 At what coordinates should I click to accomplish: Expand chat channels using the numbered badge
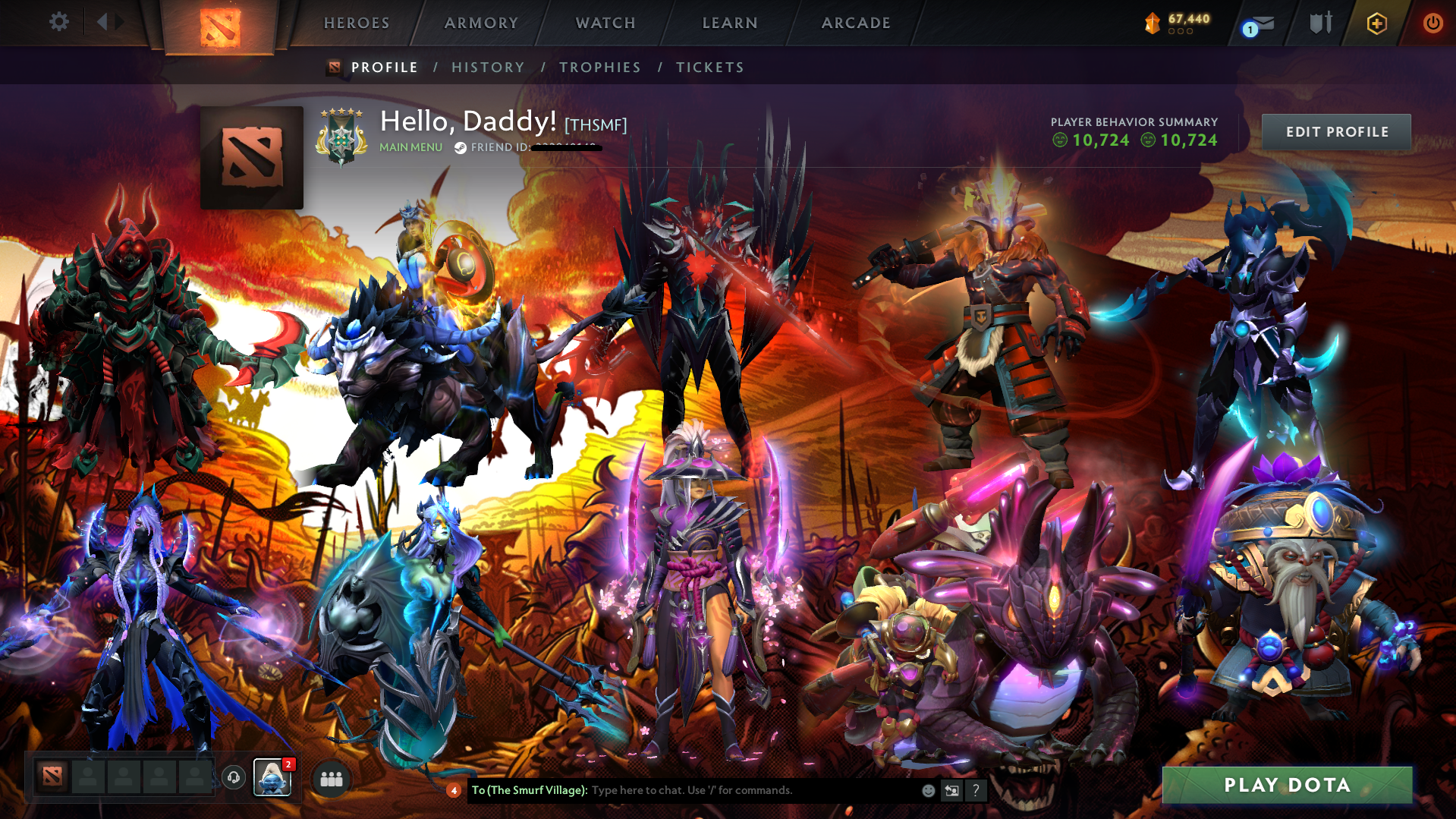click(454, 790)
